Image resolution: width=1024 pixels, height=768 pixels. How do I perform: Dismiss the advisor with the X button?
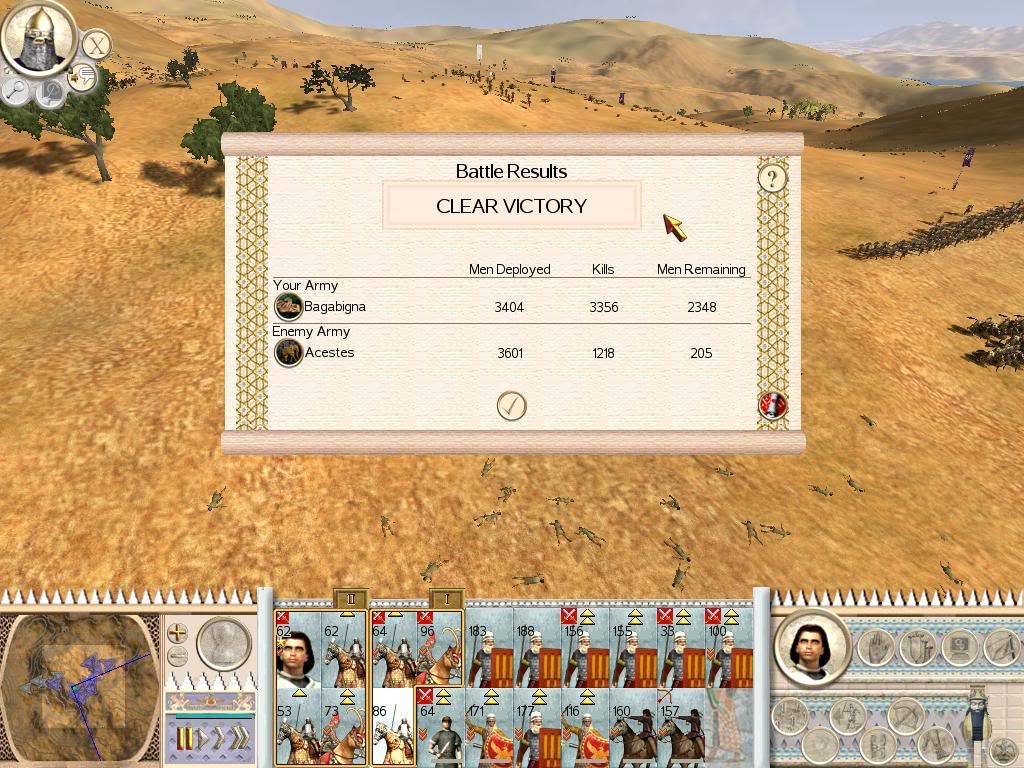[95, 45]
